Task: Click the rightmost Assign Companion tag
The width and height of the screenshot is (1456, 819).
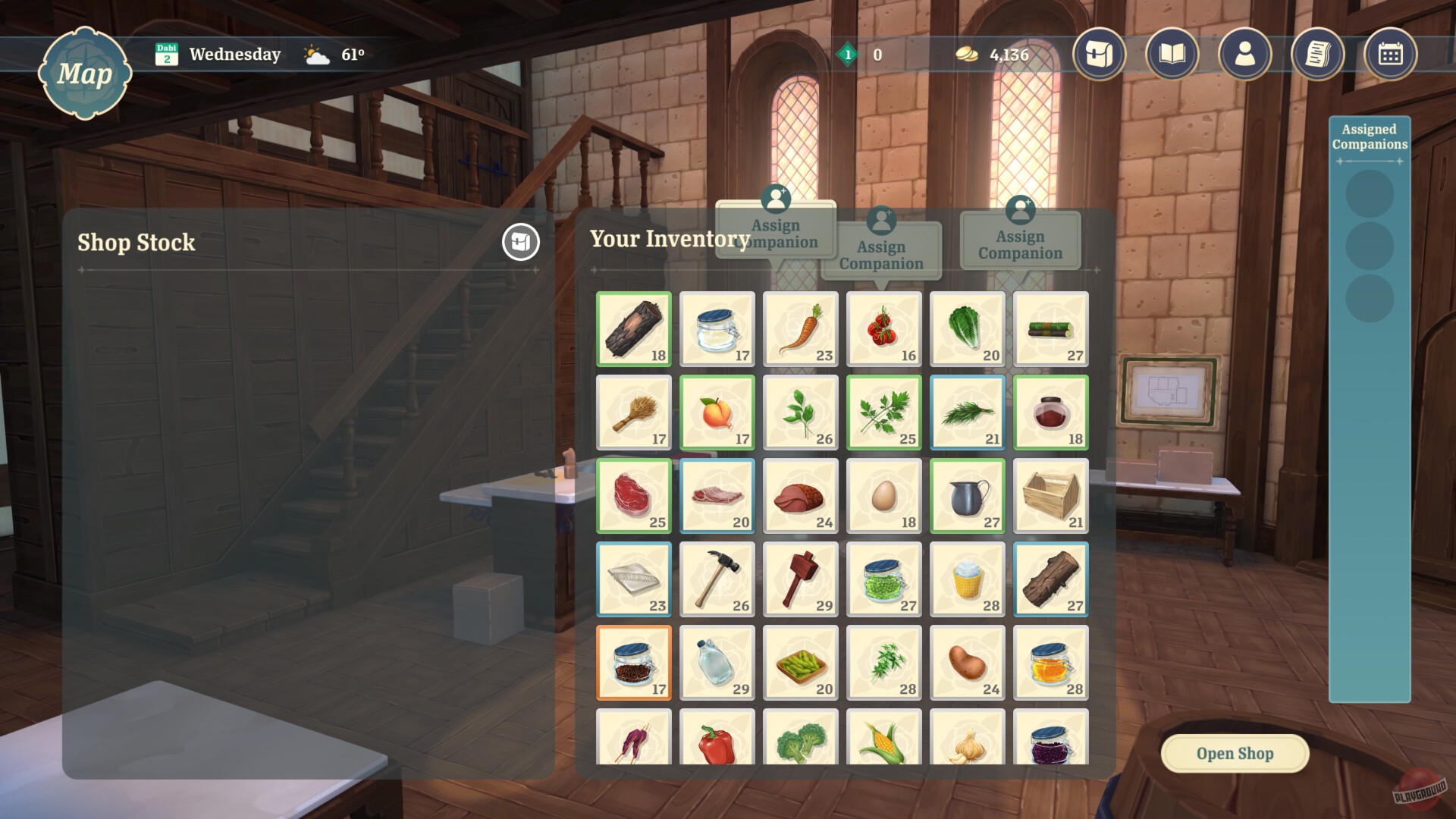Action: click(1019, 244)
